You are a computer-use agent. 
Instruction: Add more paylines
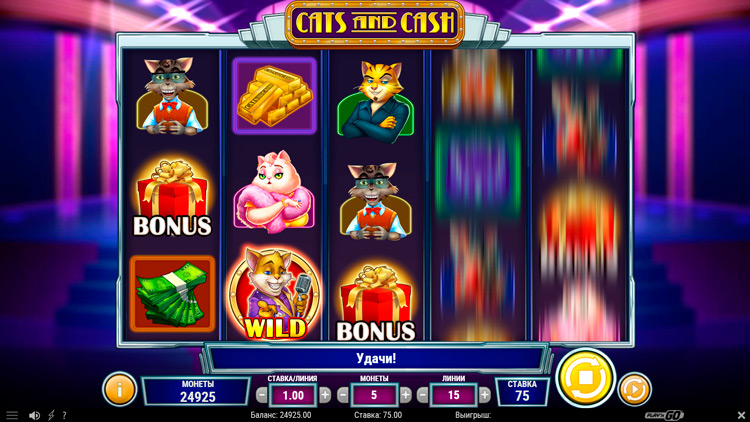click(x=485, y=395)
